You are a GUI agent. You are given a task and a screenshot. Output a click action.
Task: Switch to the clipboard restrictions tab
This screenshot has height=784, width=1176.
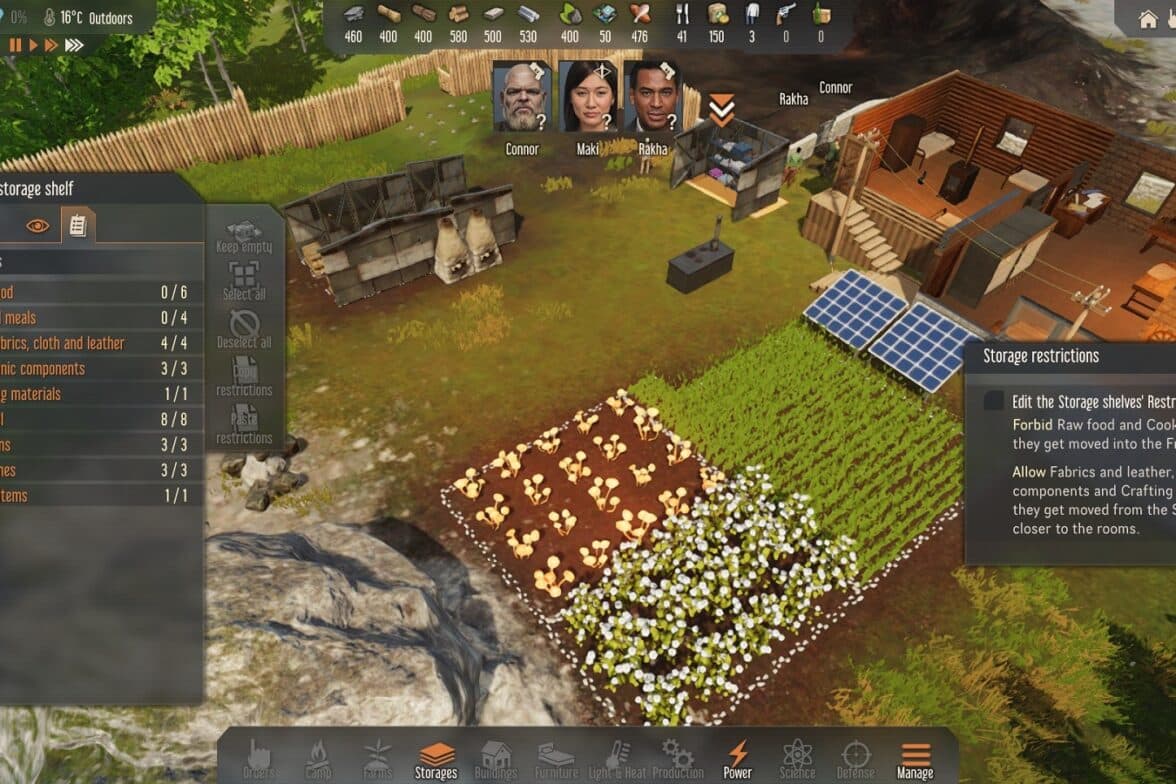point(77,226)
